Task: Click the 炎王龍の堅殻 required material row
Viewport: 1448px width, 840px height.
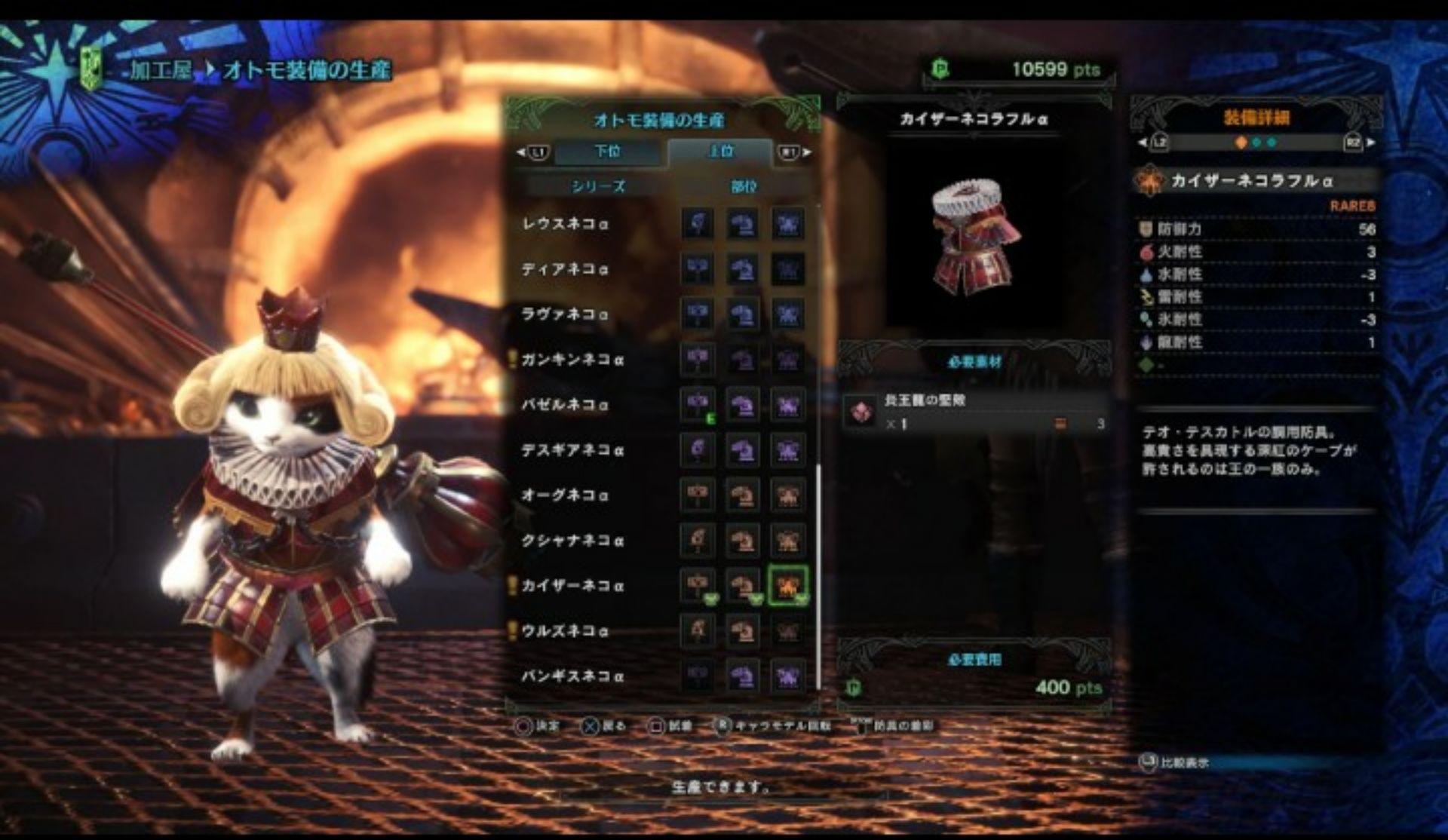Action: tap(974, 412)
